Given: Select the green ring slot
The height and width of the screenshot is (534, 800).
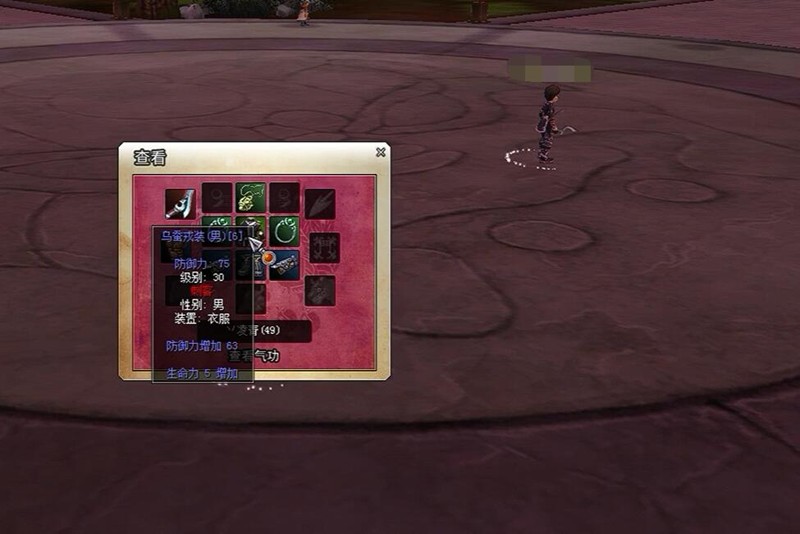Looking at the screenshot, I should (285, 230).
